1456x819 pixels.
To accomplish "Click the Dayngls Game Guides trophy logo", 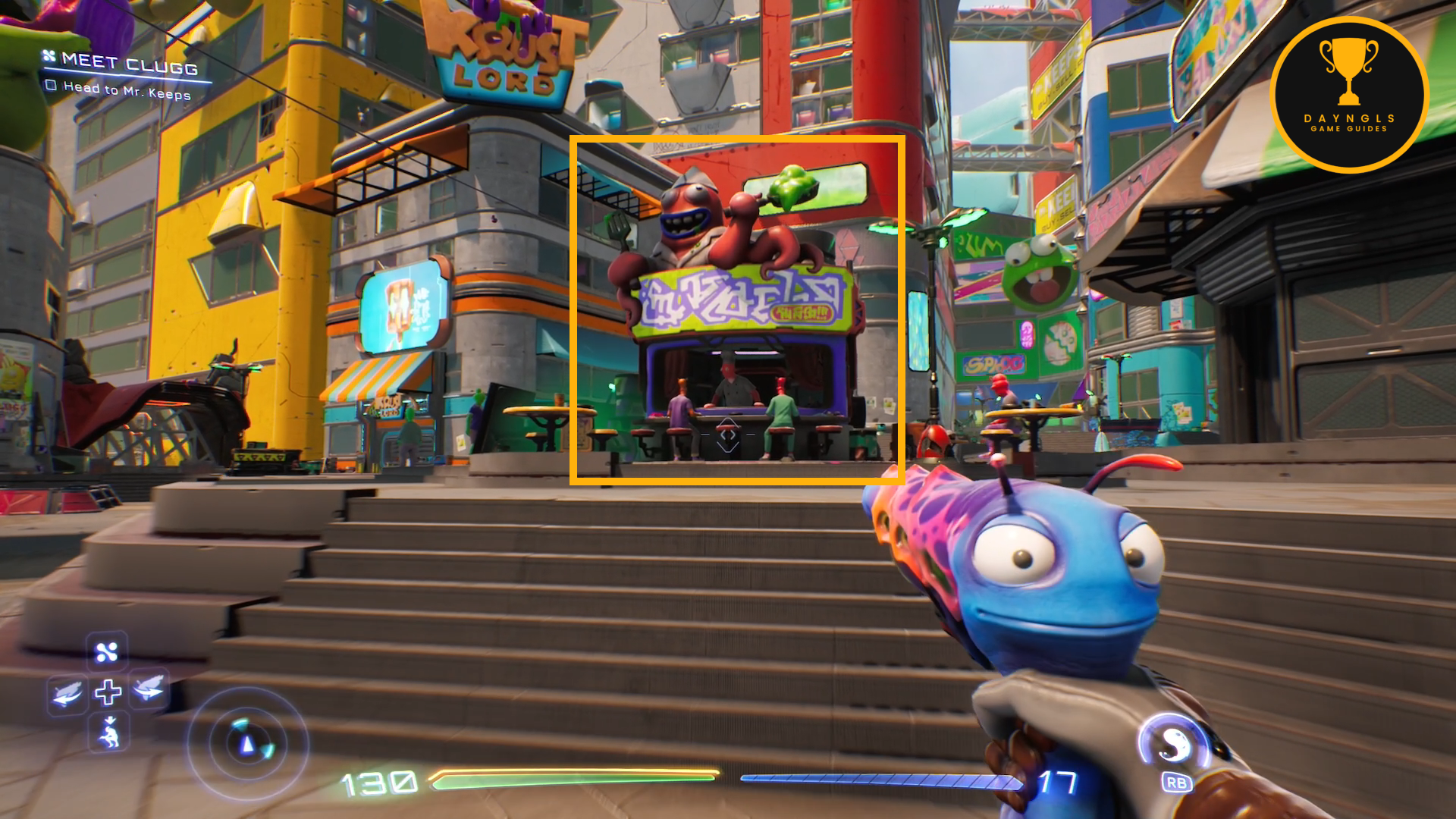I will pos(1348,95).
